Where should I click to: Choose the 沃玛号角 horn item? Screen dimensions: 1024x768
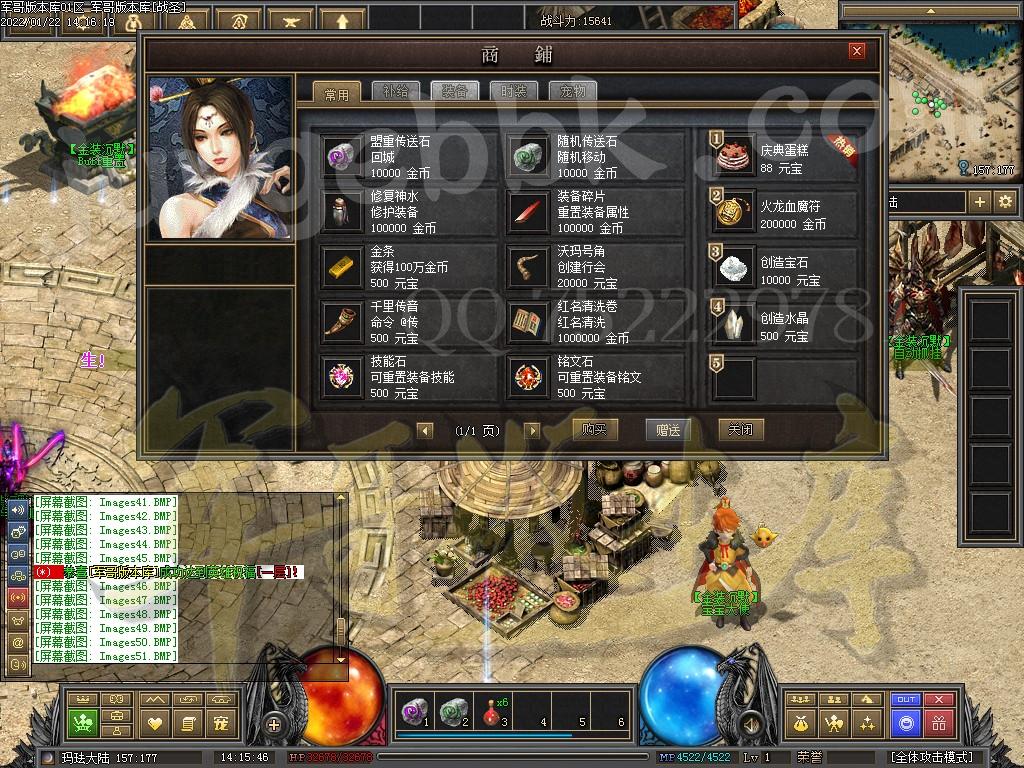coord(597,267)
